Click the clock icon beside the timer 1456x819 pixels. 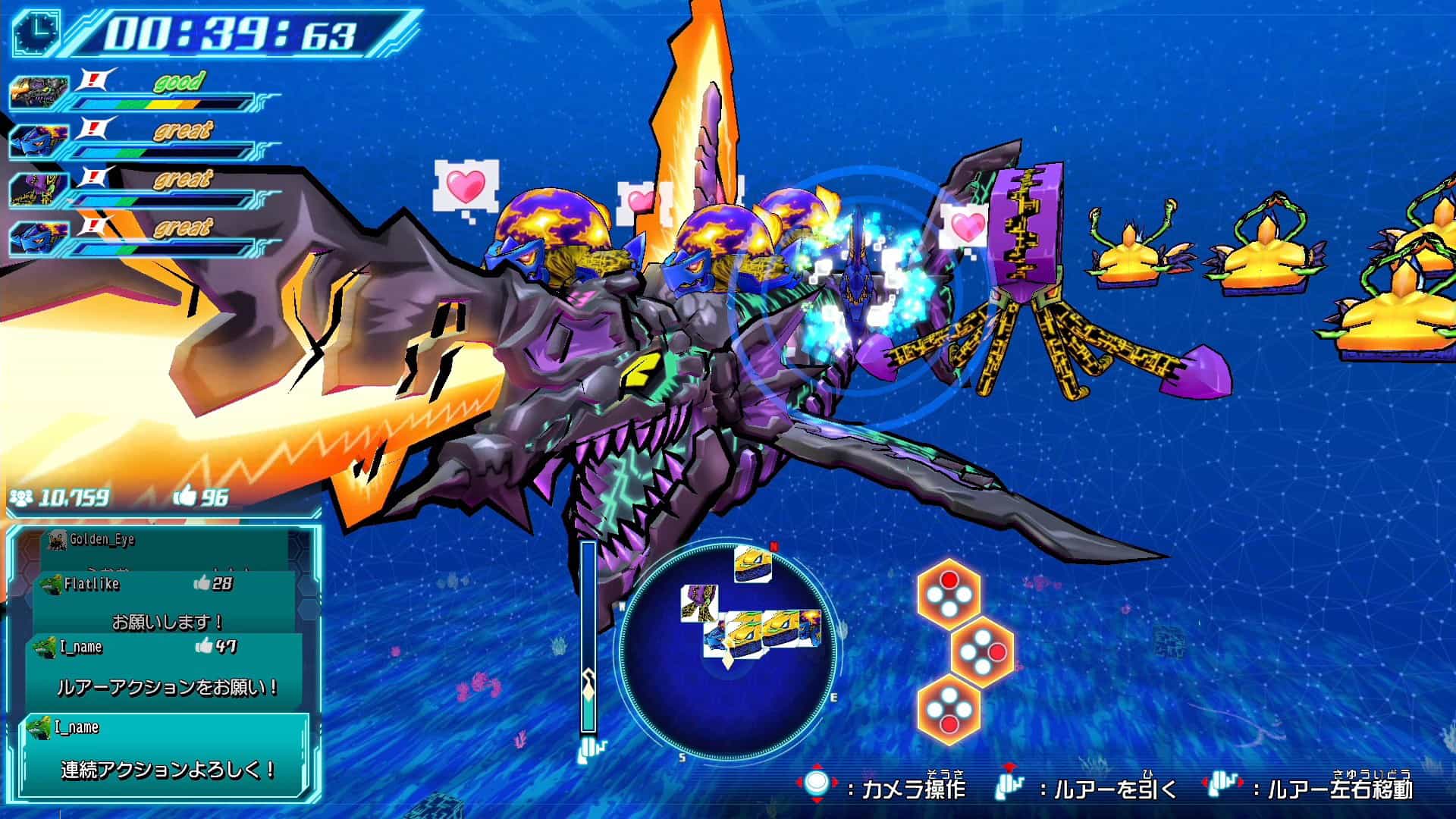(x=36, y=33)
